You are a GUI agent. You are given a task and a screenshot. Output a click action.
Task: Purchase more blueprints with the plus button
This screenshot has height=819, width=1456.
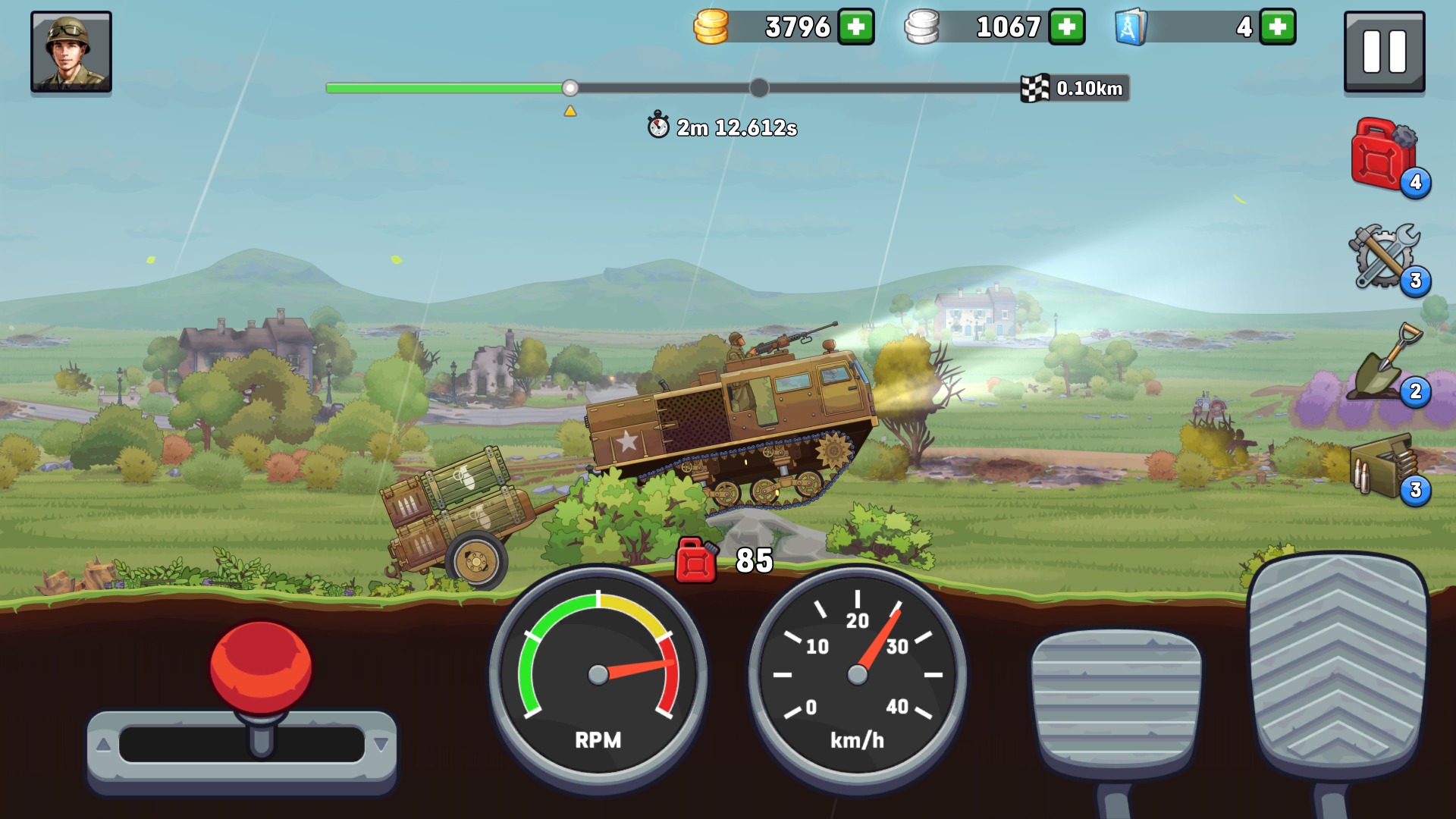coord(1279,28)
